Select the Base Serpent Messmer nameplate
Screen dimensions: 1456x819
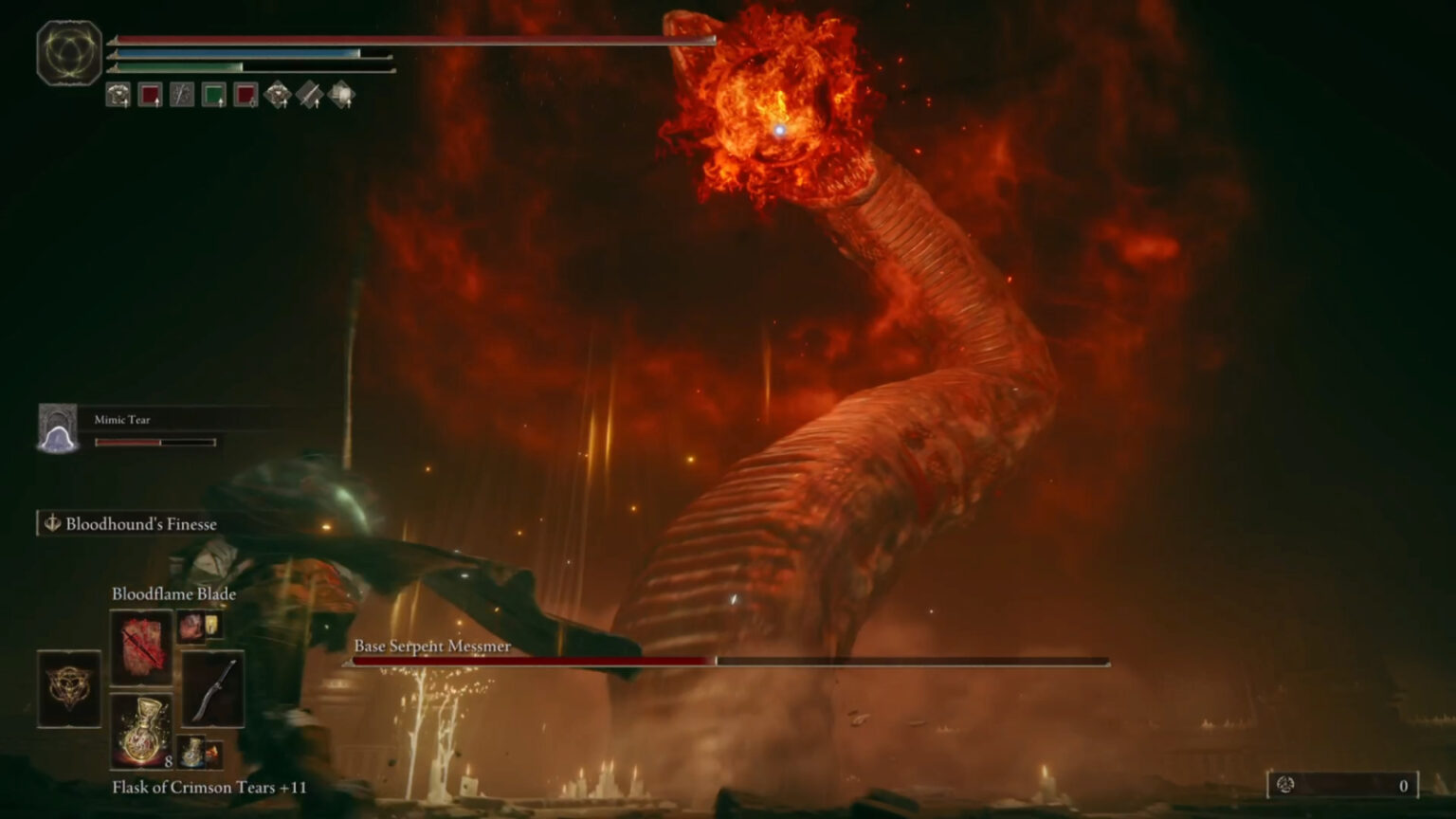[431, 646]
